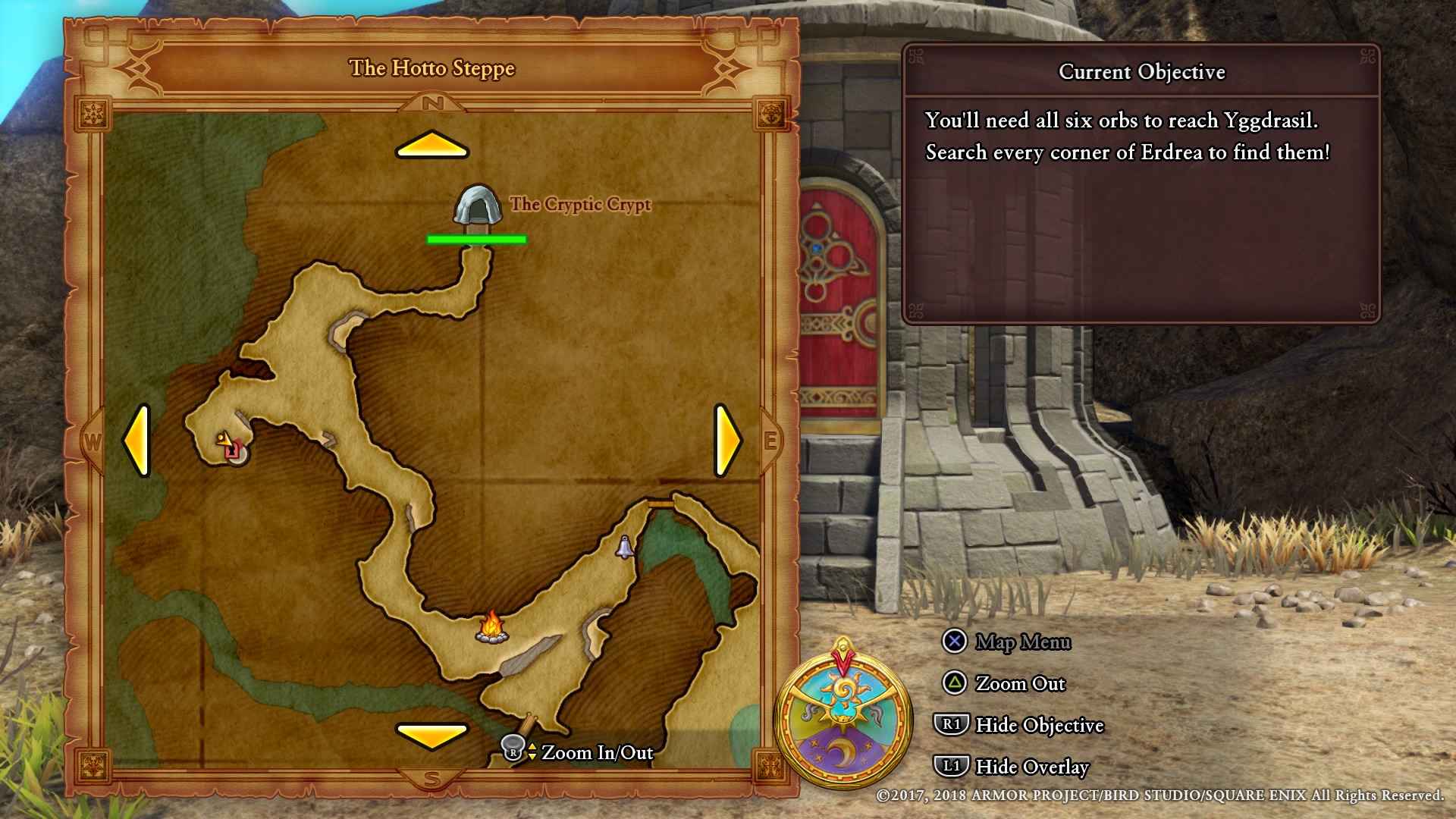The image size is (1456, 819).
Task: Open the Map Menu option
Action: [1024, 642]
